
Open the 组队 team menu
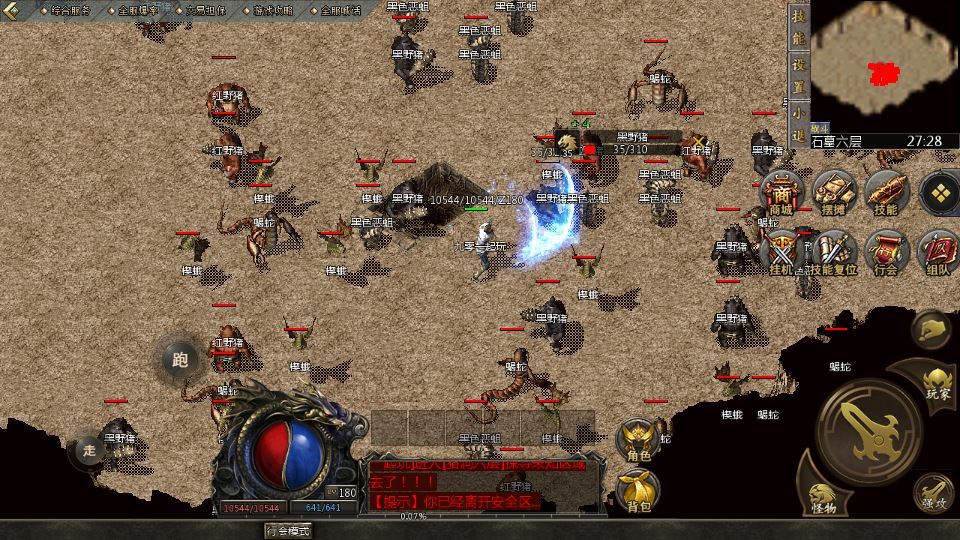(938, 252)
